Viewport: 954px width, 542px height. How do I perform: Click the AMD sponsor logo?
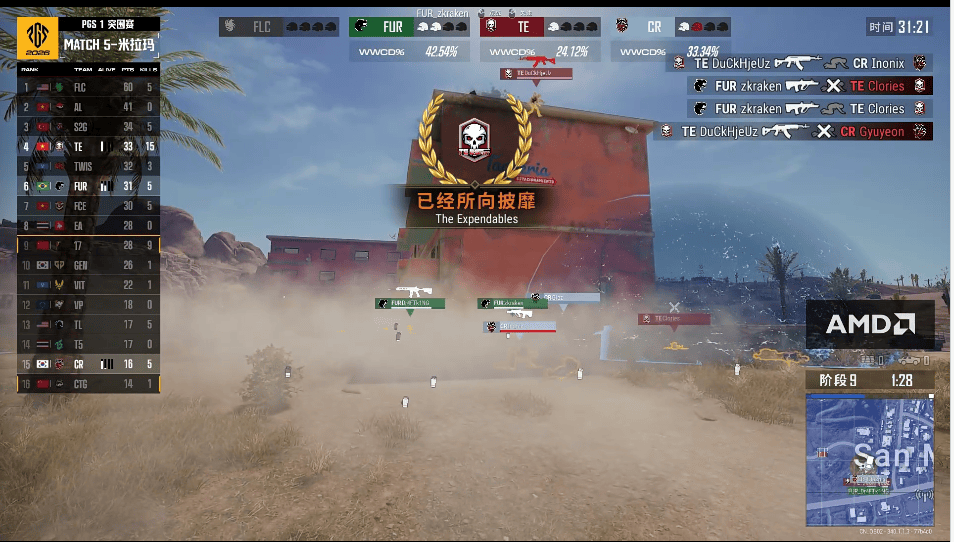pyautogui.click(x=870, y=324)
